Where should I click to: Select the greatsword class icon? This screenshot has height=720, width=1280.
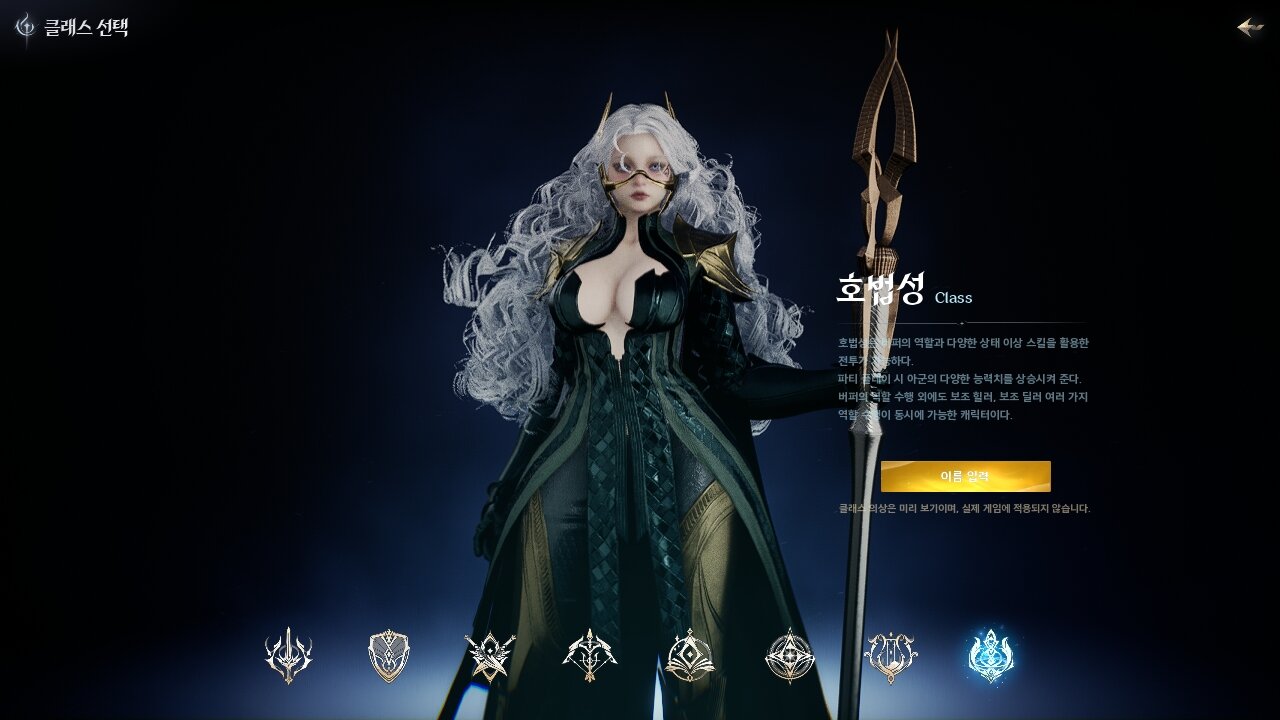(x=288, y=656)
